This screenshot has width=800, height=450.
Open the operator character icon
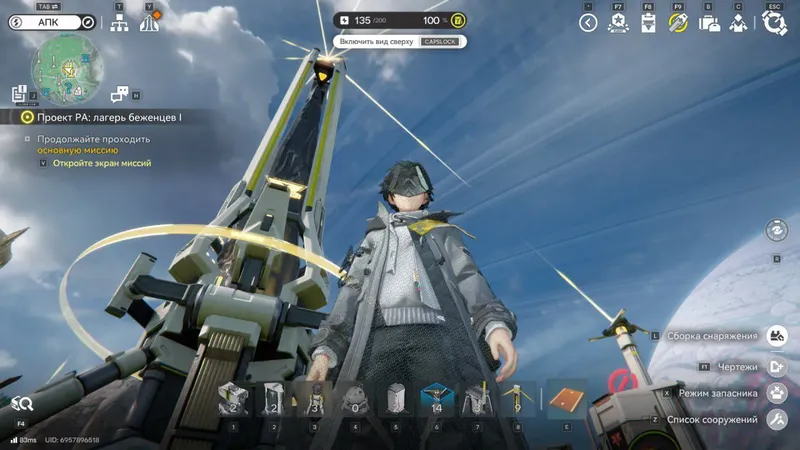point(738,23)
